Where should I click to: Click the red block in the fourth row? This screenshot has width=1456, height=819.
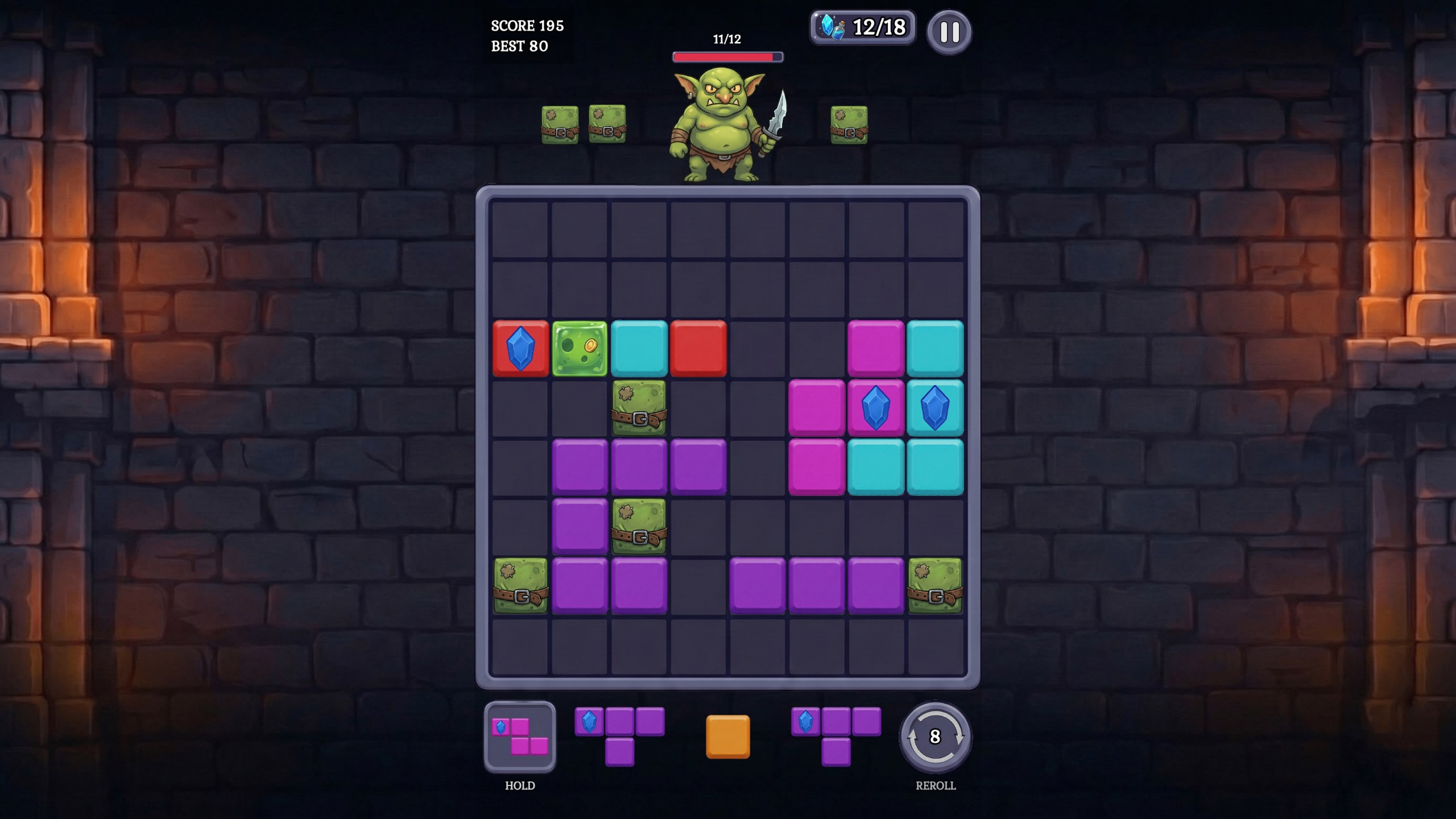pos(699,349)
